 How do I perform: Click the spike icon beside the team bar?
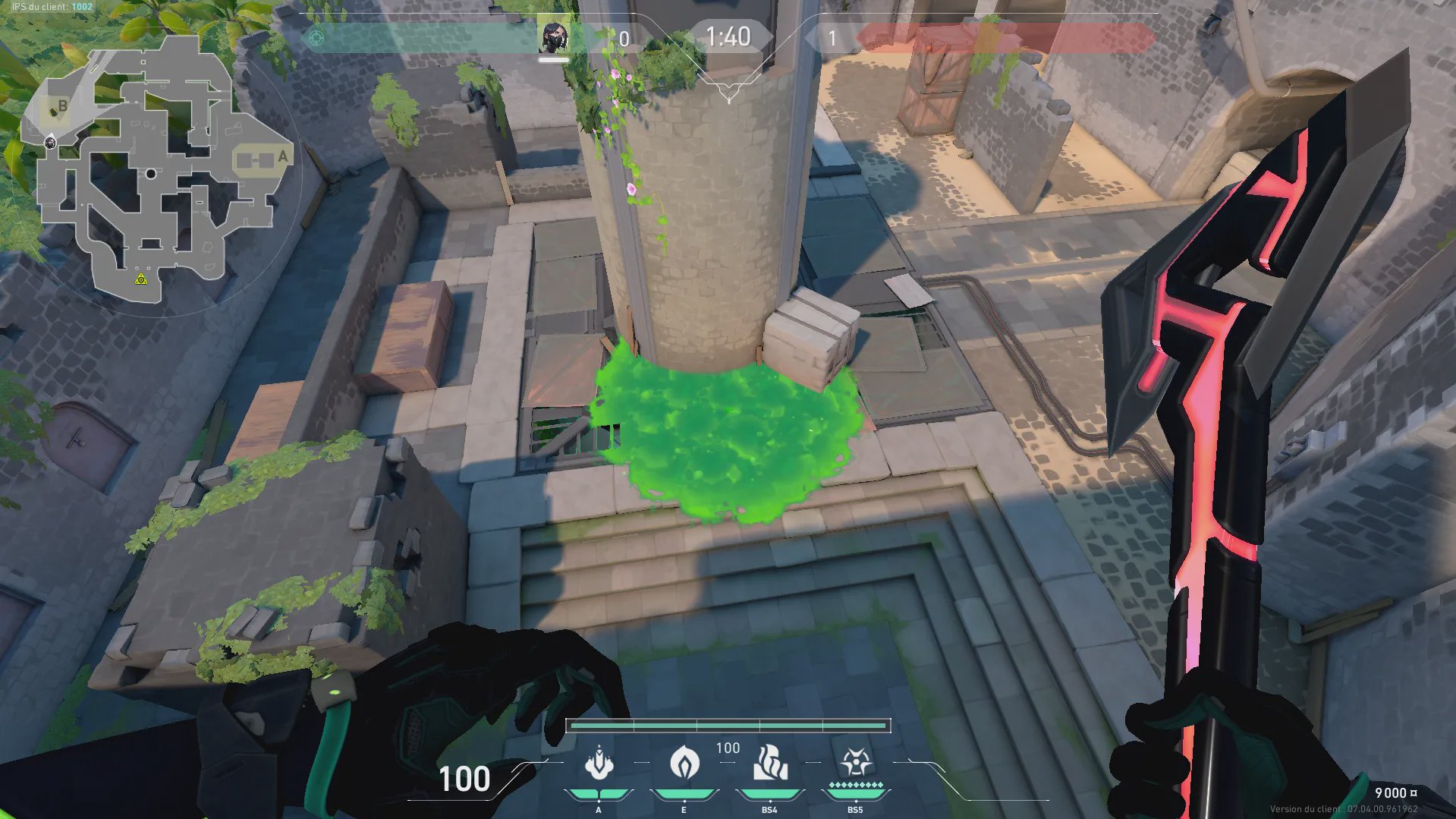(316, 38)
